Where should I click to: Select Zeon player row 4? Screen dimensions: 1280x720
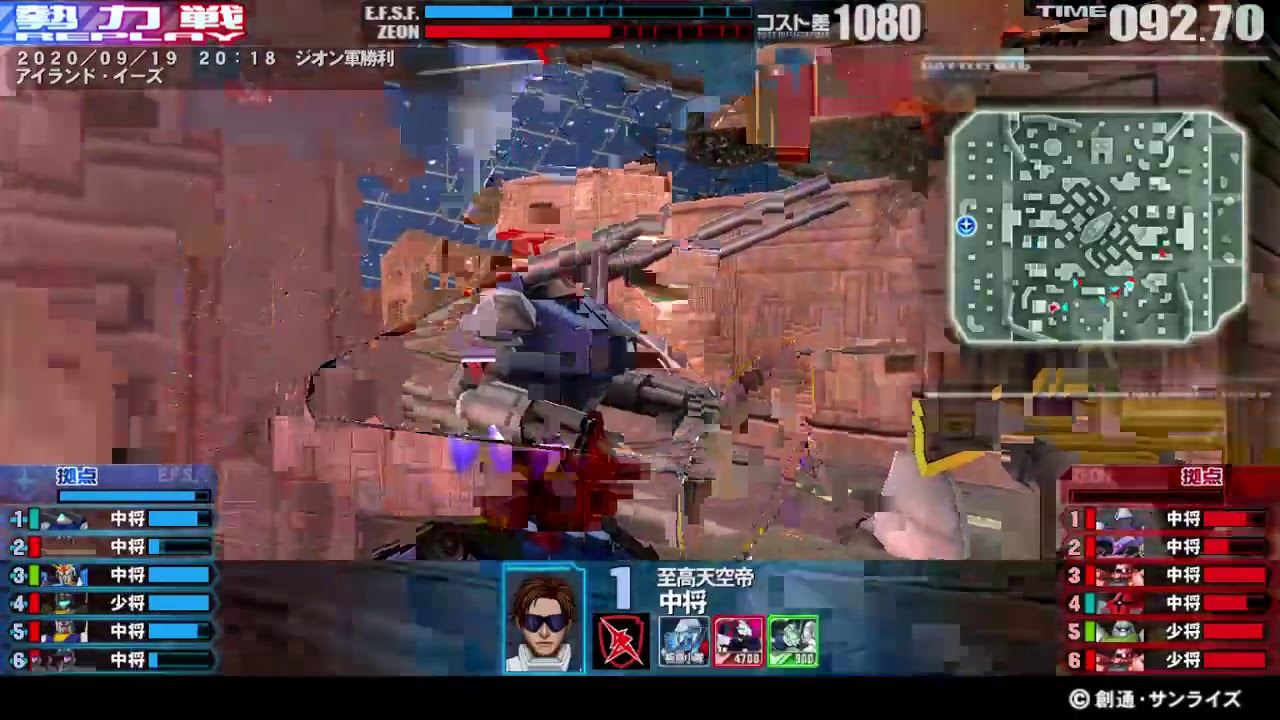click(x=1168, y=603)
